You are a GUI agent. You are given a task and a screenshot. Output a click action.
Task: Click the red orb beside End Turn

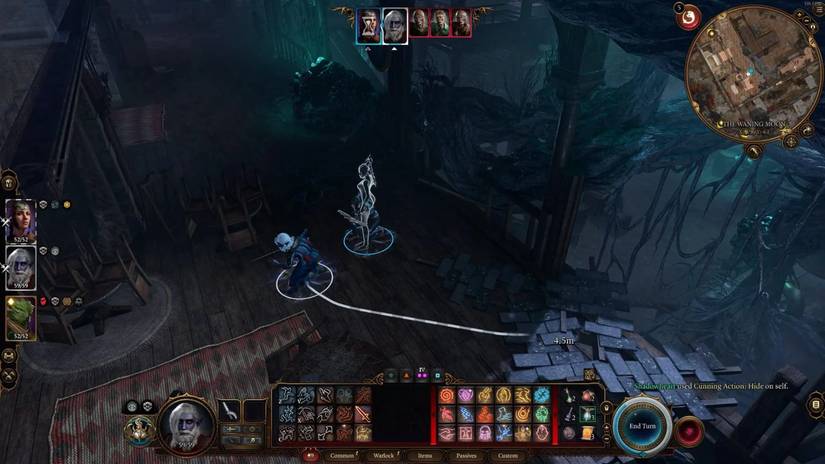click(688, 431)
